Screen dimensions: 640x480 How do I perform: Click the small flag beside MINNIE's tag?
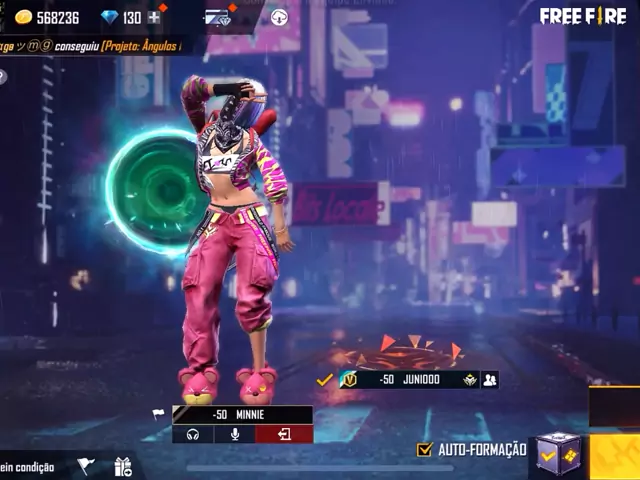[x=158, y=414]
